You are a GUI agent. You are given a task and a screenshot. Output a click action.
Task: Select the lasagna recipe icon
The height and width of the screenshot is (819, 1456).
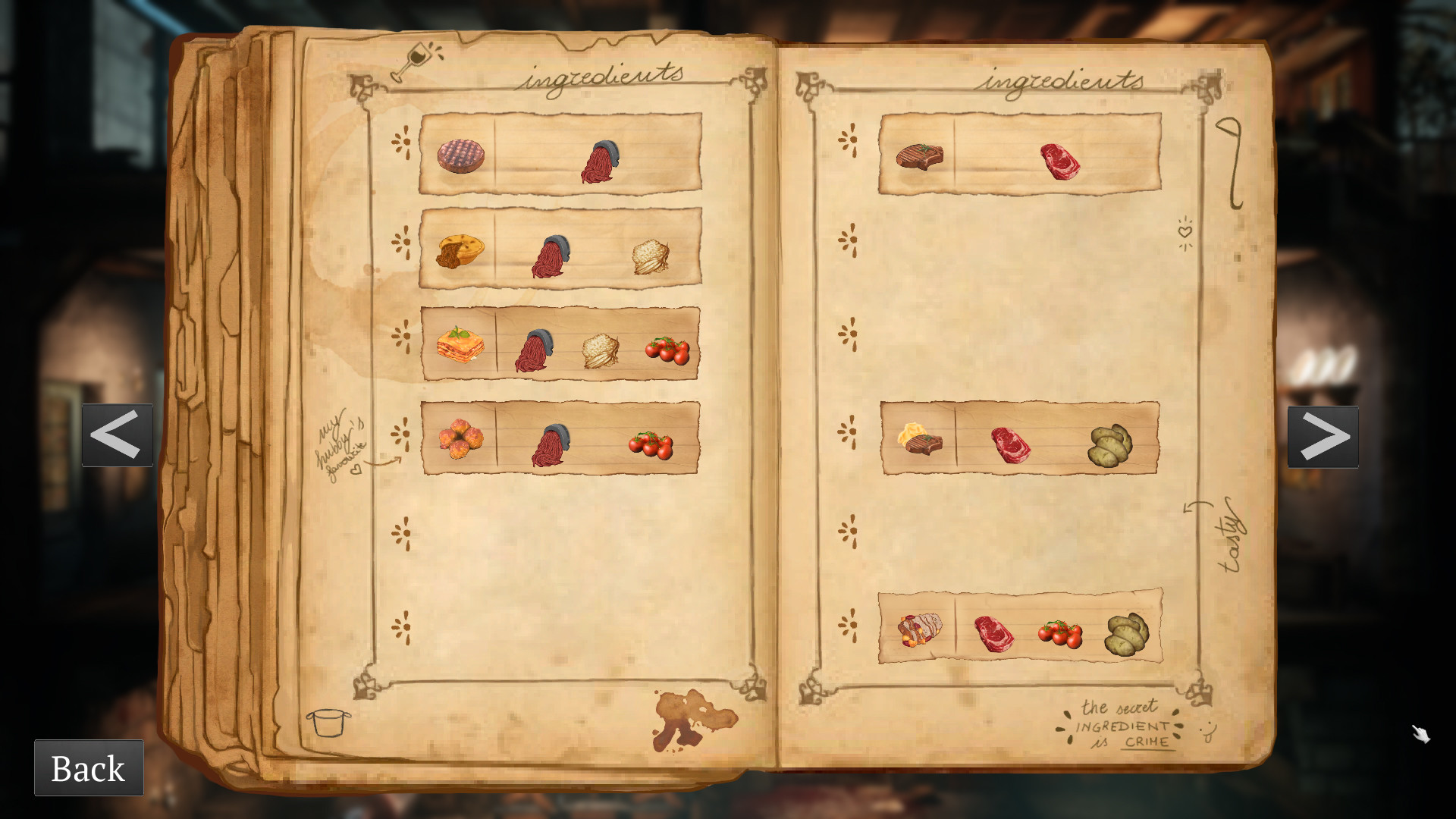[460, 348]
